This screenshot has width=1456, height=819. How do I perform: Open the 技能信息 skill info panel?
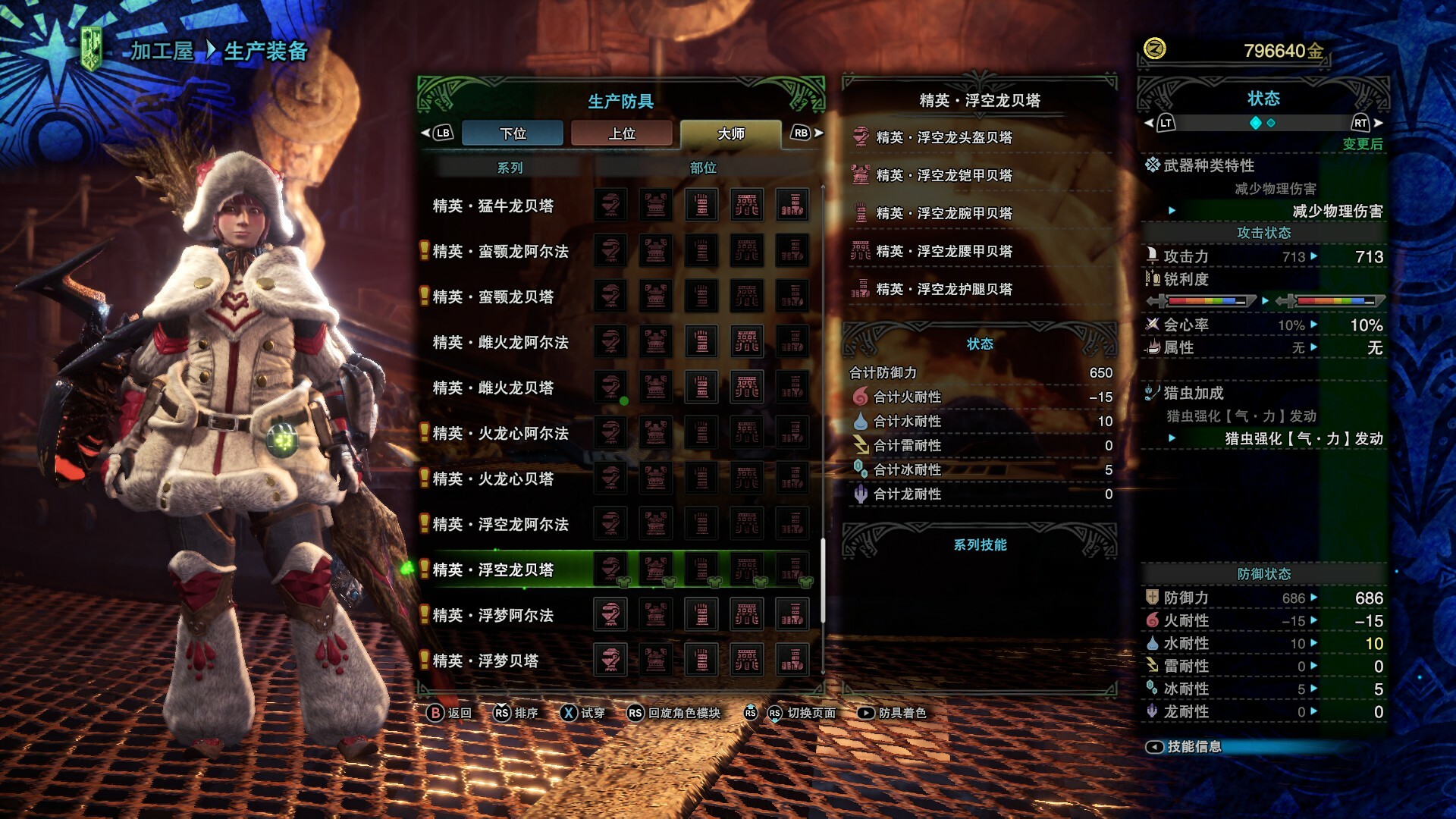[1194, 747]
